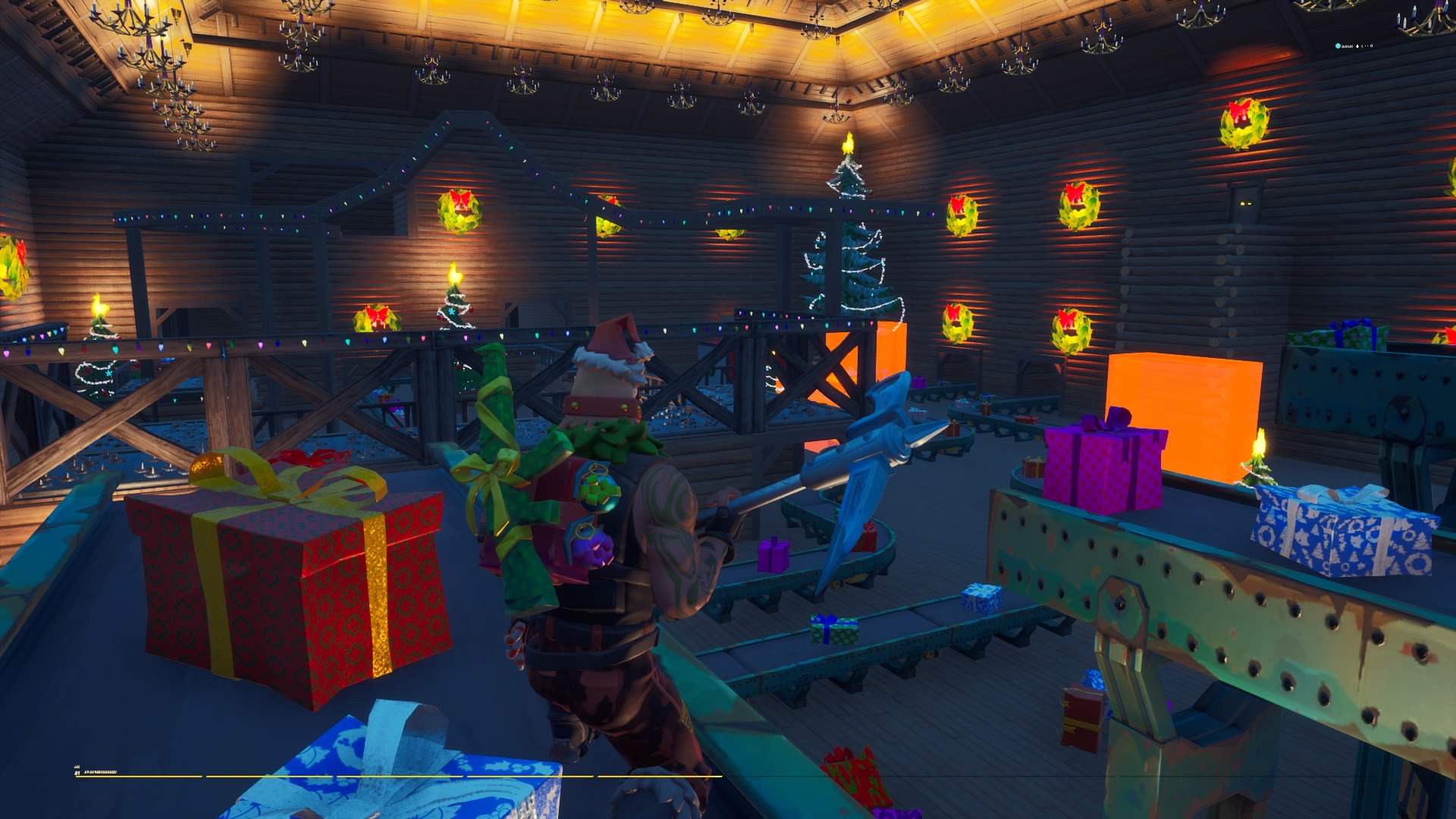This screenshot has height=819, width=1456.
Task: Click the hexagonal party hub icon top-right
Action: click(x=1338, y=45)
